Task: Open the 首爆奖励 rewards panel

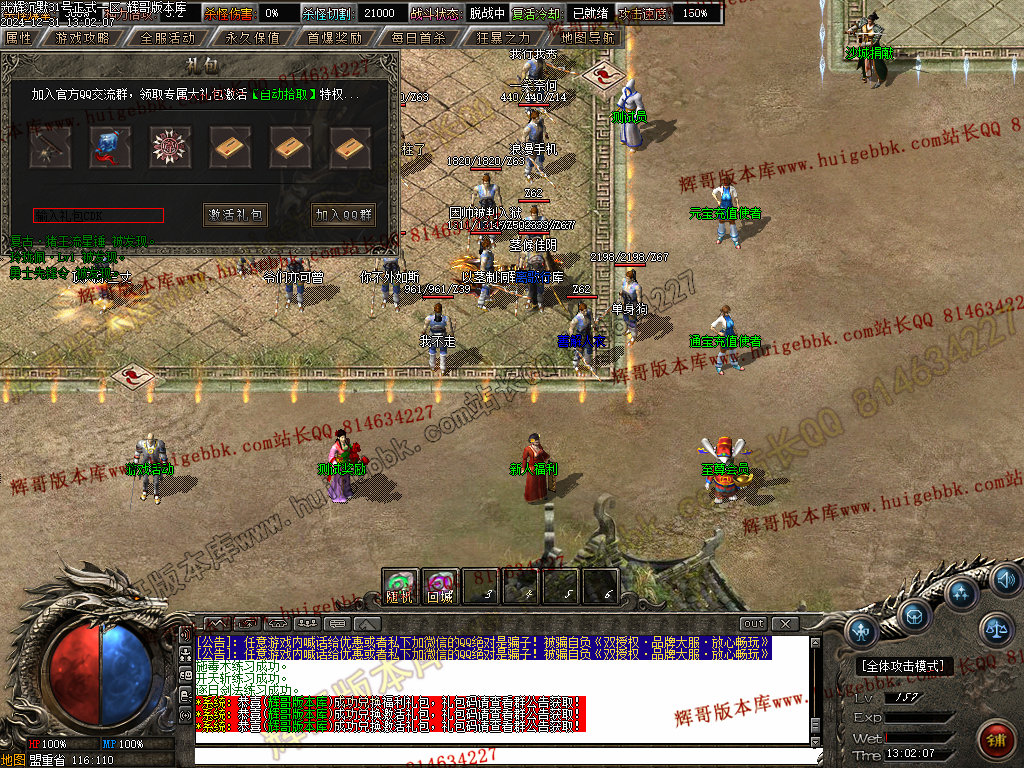Action: [334, 37]
